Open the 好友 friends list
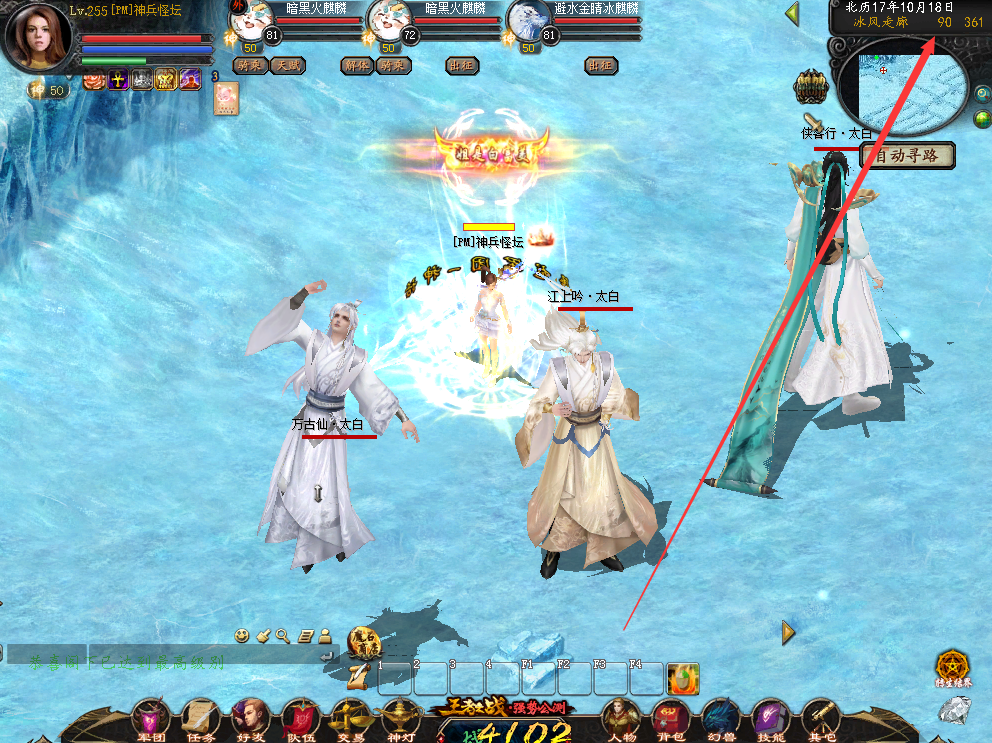 250,717
